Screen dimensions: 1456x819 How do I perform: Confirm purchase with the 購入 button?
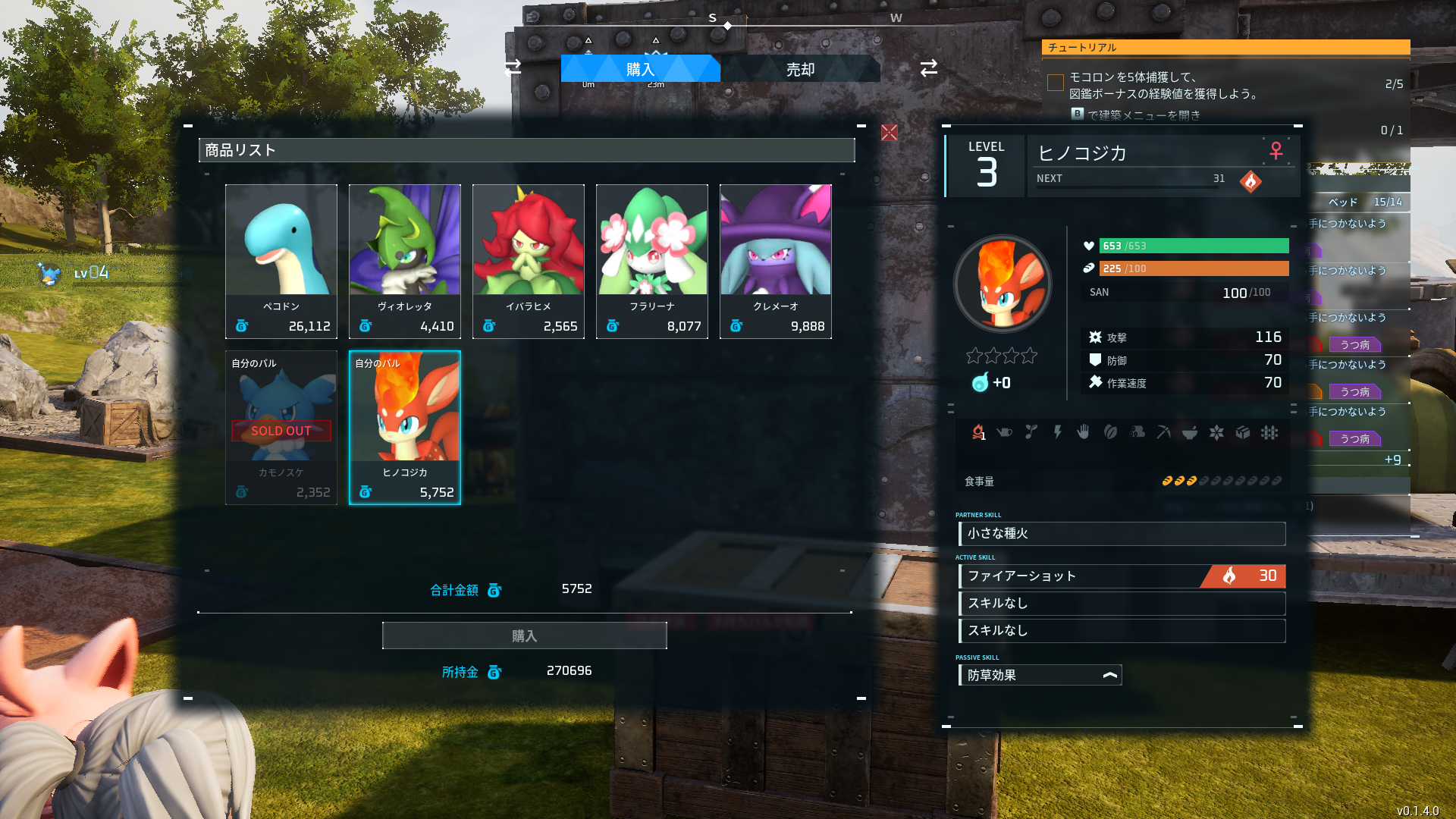(x=524, y=635)
